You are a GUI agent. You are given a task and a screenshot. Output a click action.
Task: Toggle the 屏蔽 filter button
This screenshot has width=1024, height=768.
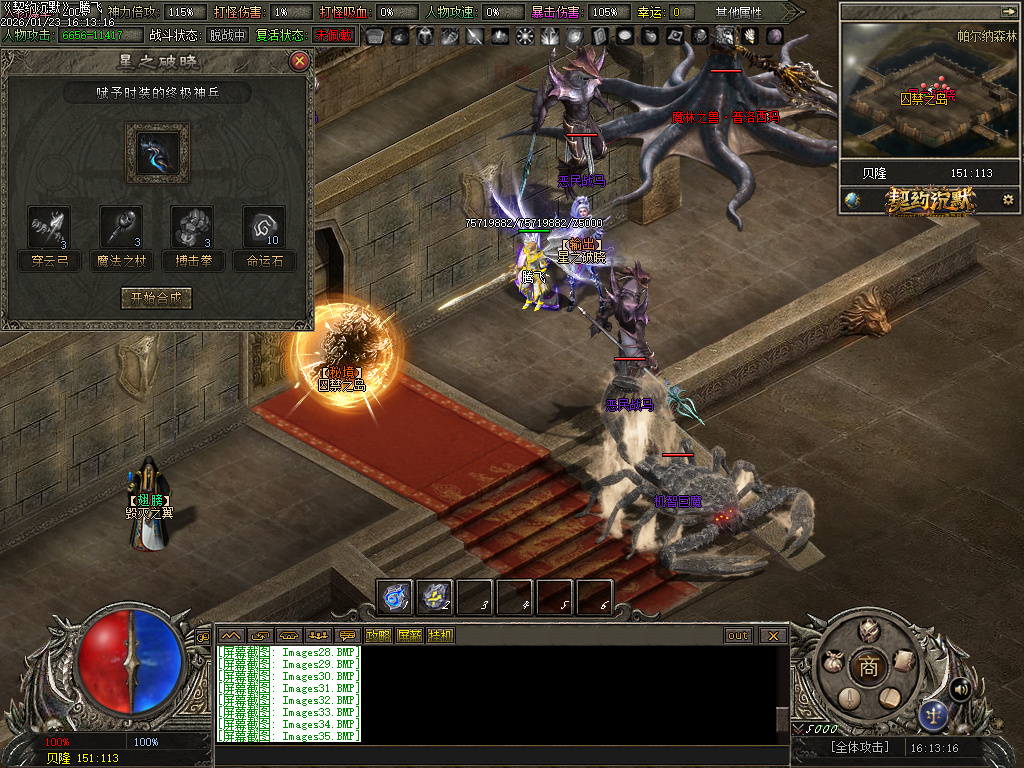click(x=409, y=635)
